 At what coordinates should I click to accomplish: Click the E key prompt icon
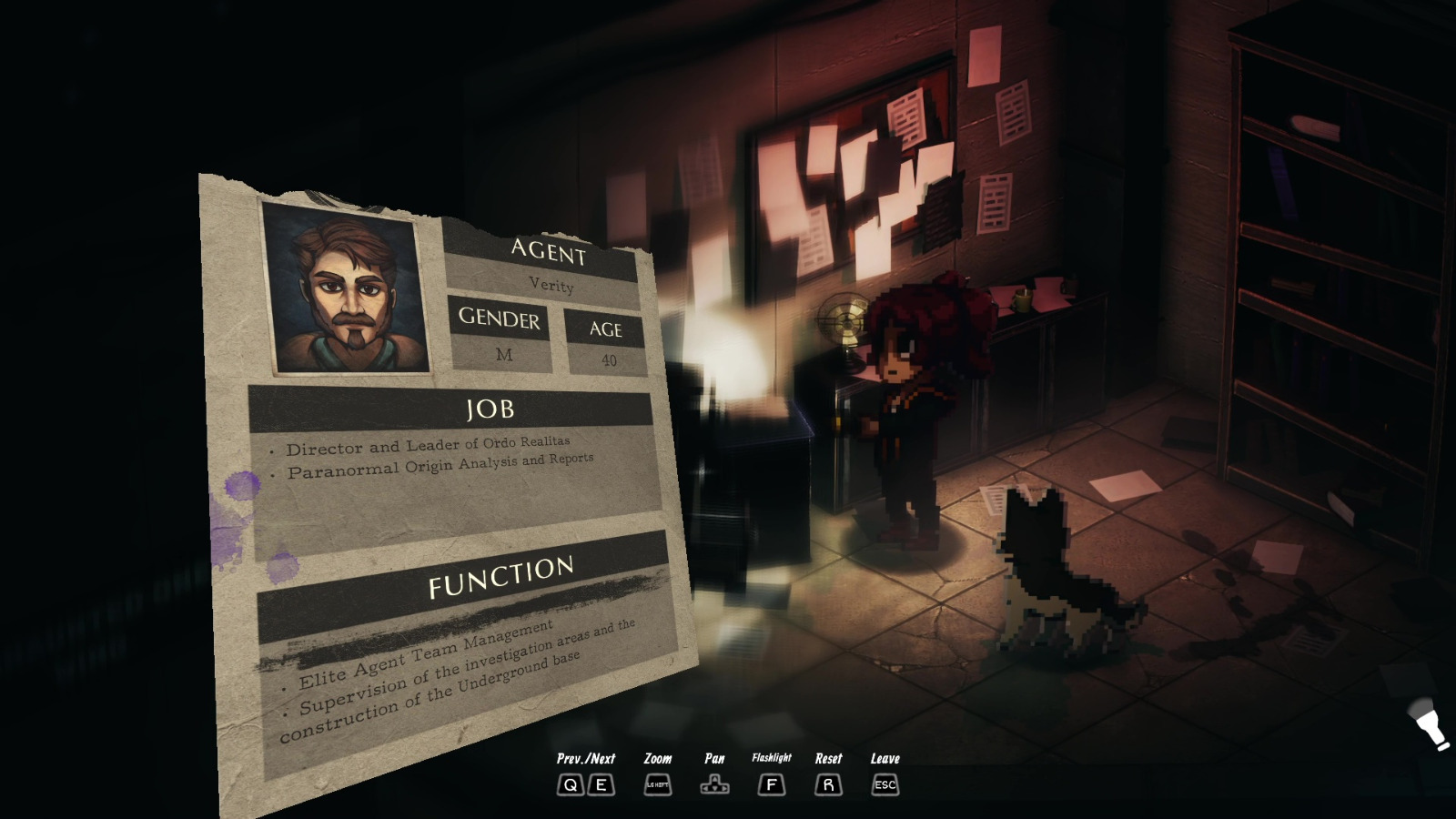(x=601, y=784)
